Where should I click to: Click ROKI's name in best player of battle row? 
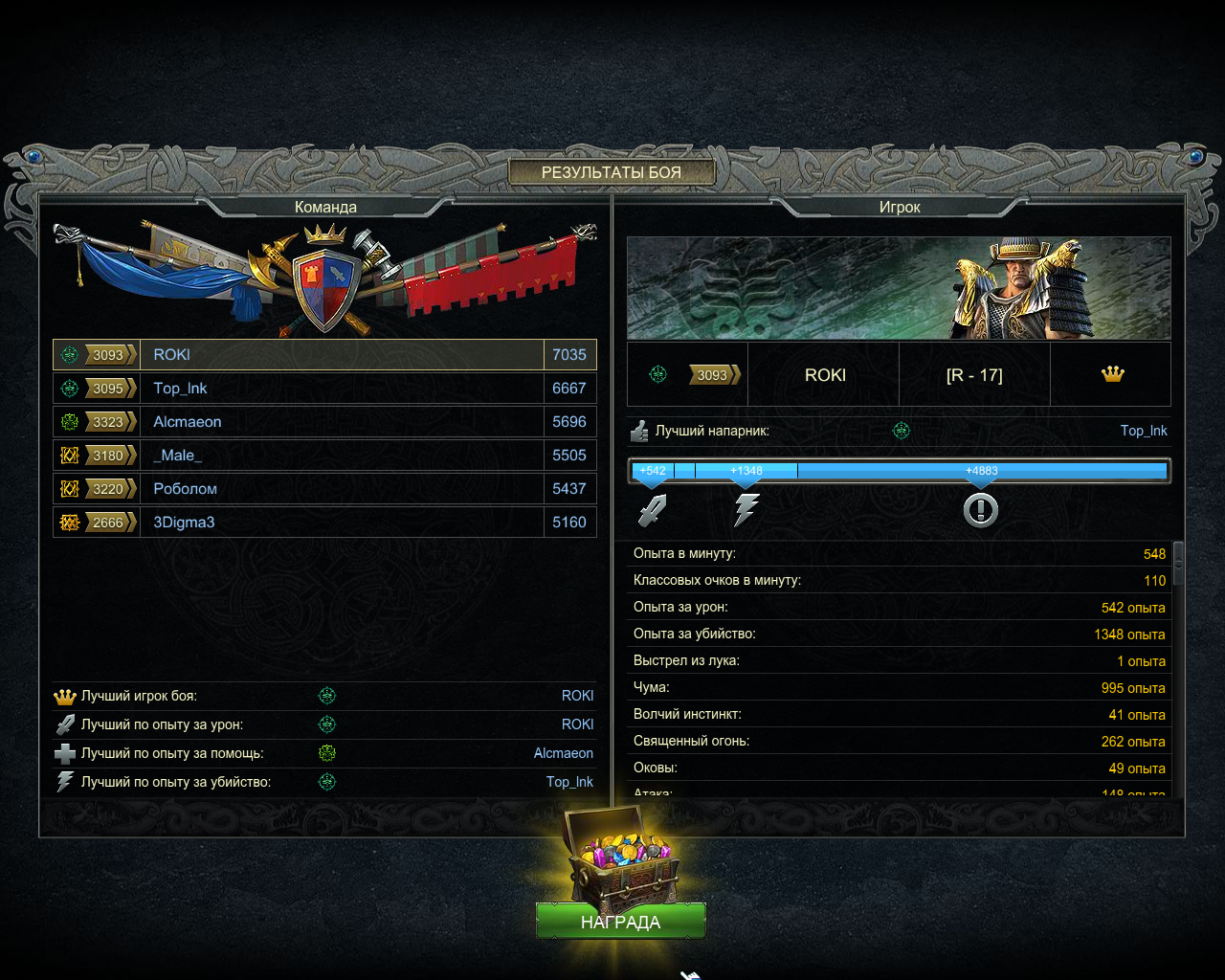pos(577,696)
